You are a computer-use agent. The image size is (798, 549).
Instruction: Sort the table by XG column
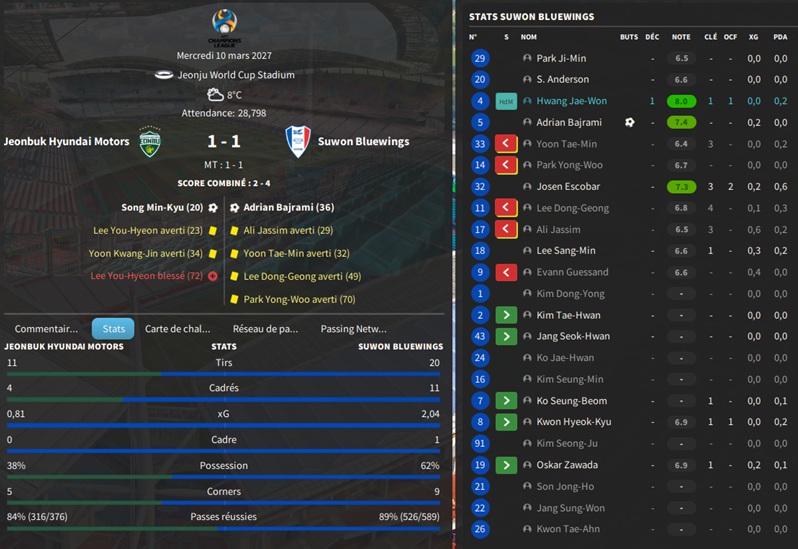tap(753, 37)
